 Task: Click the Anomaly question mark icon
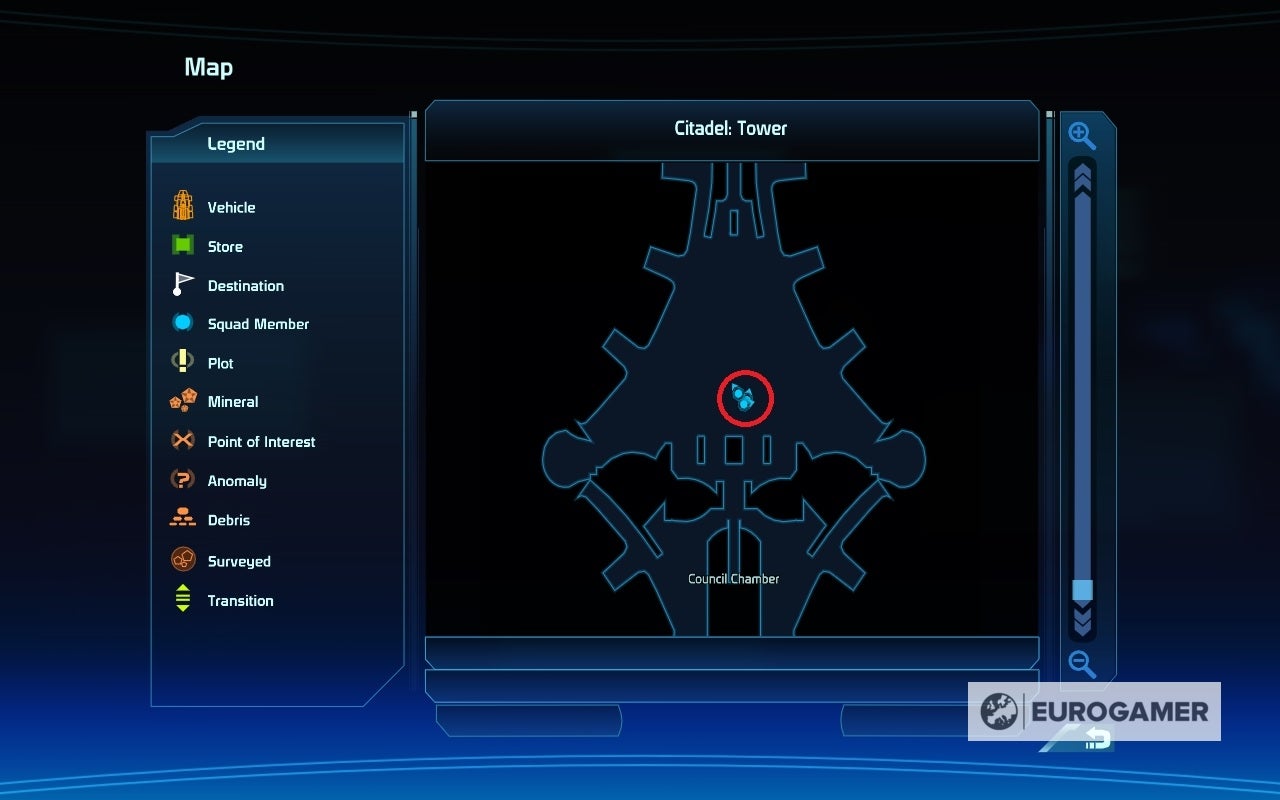coord(181,480)
